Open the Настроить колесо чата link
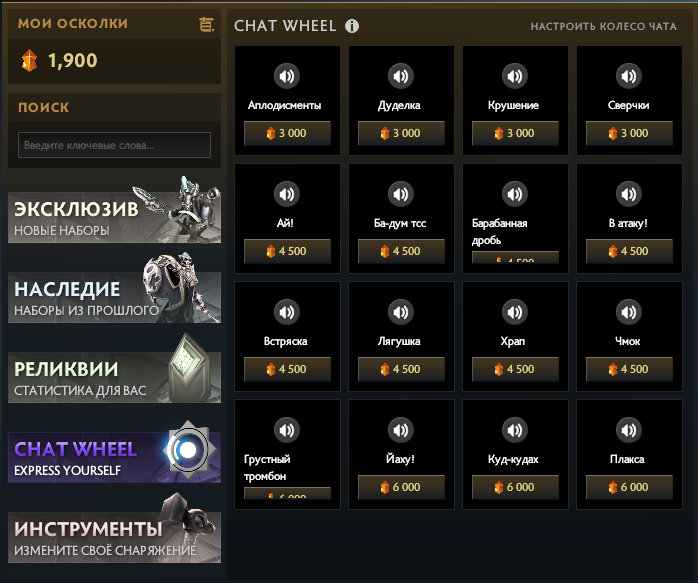The height and width of the screenshot is (583, 698). (603, 27)
